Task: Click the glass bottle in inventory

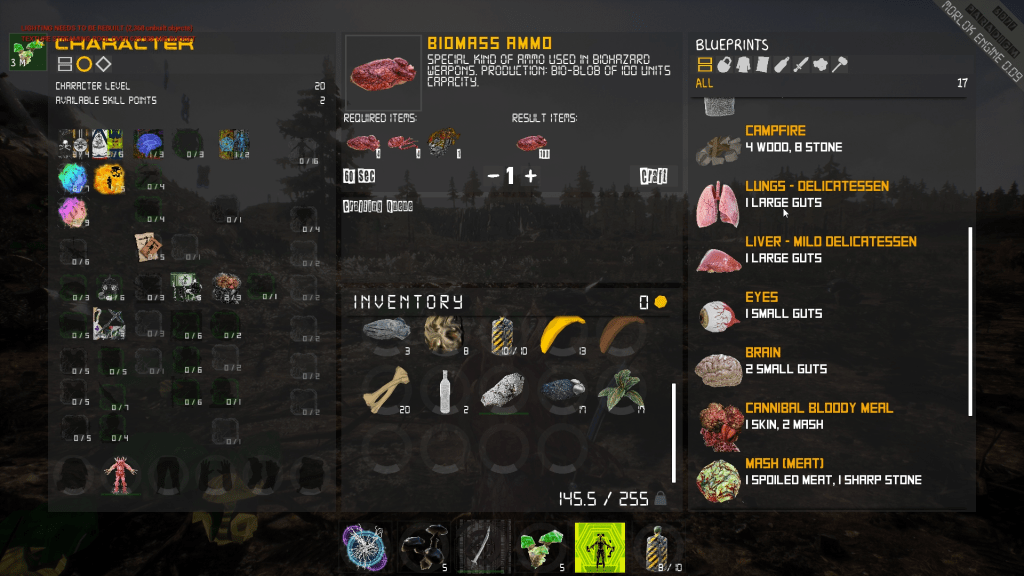Action: point(444,390)
